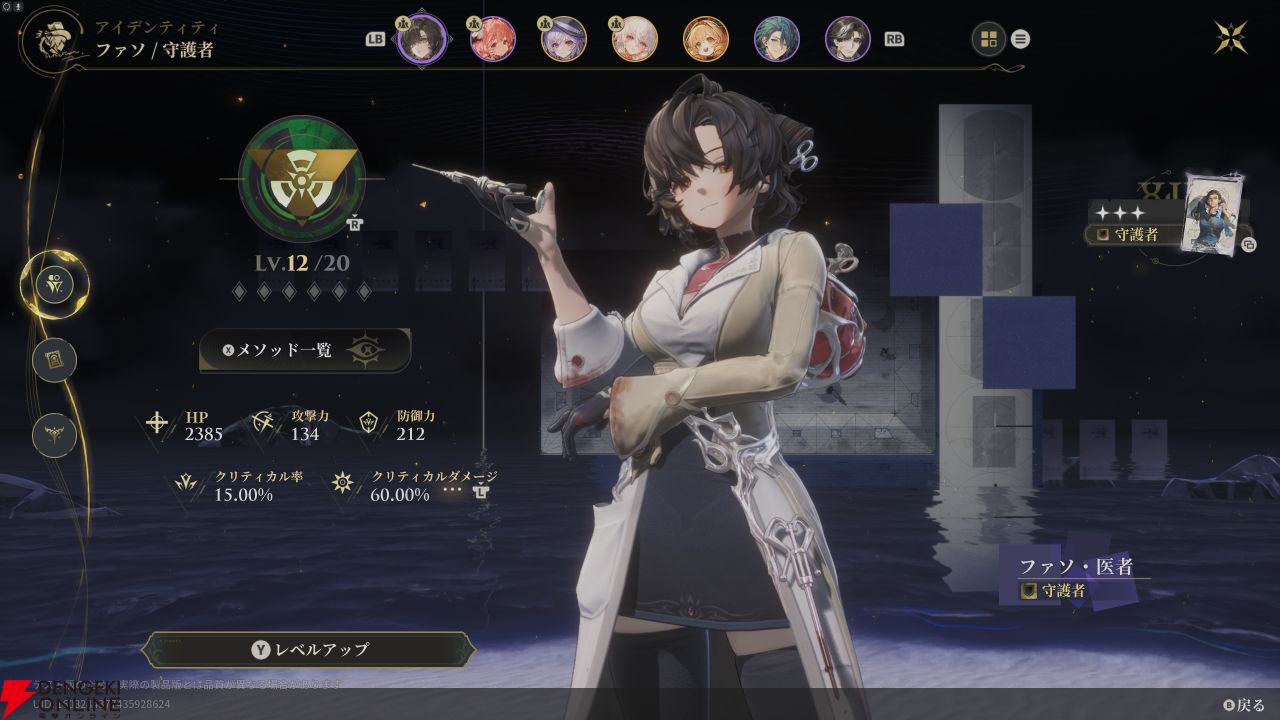Click the swap icon beside identity card
This screenshot has width=1280, height=720.
coord(1248,244)
